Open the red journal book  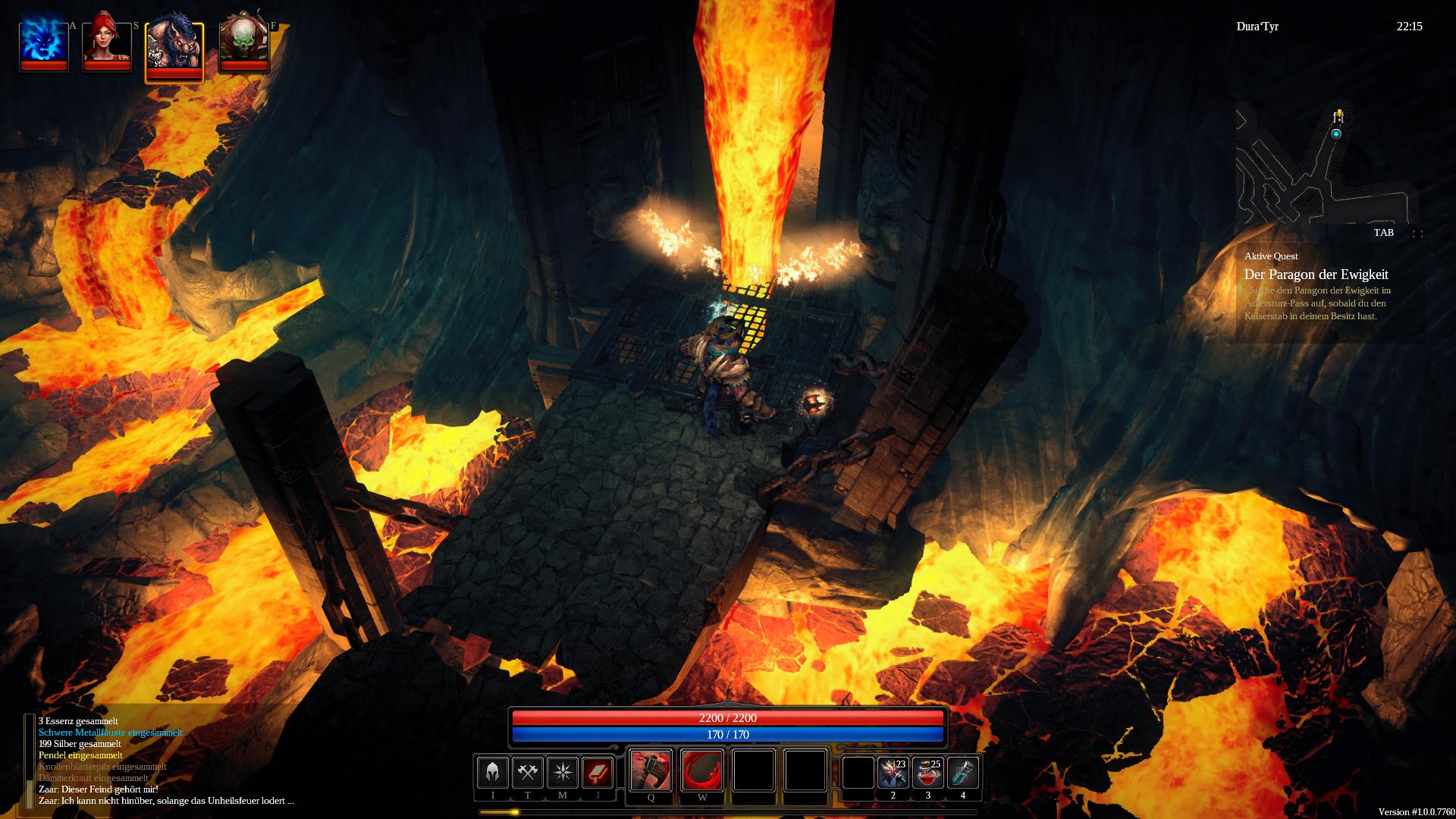point(598,773)
